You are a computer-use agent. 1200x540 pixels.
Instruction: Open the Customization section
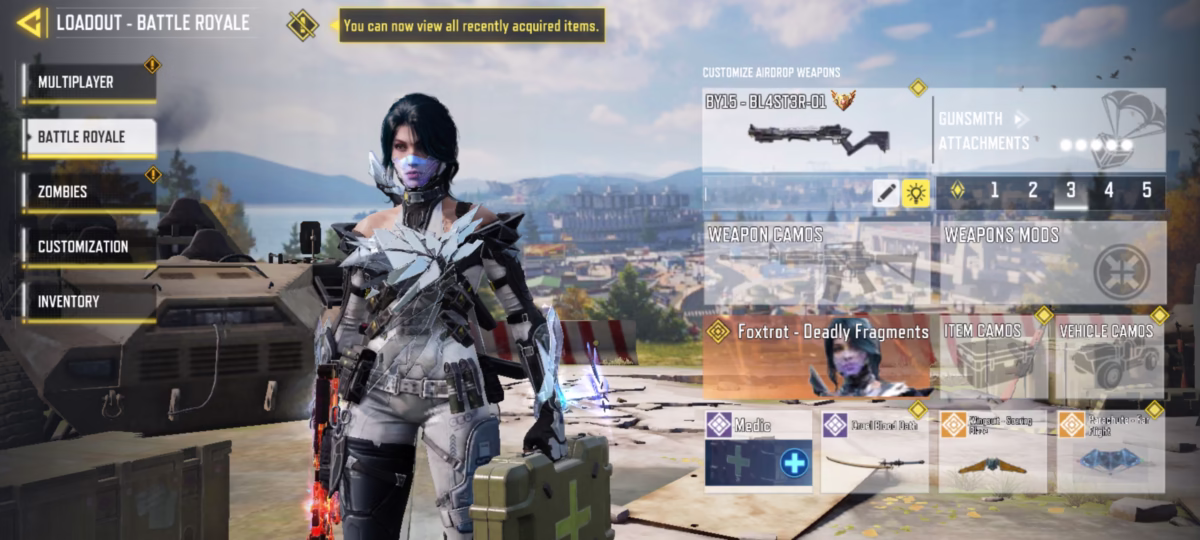coord(89,247)
